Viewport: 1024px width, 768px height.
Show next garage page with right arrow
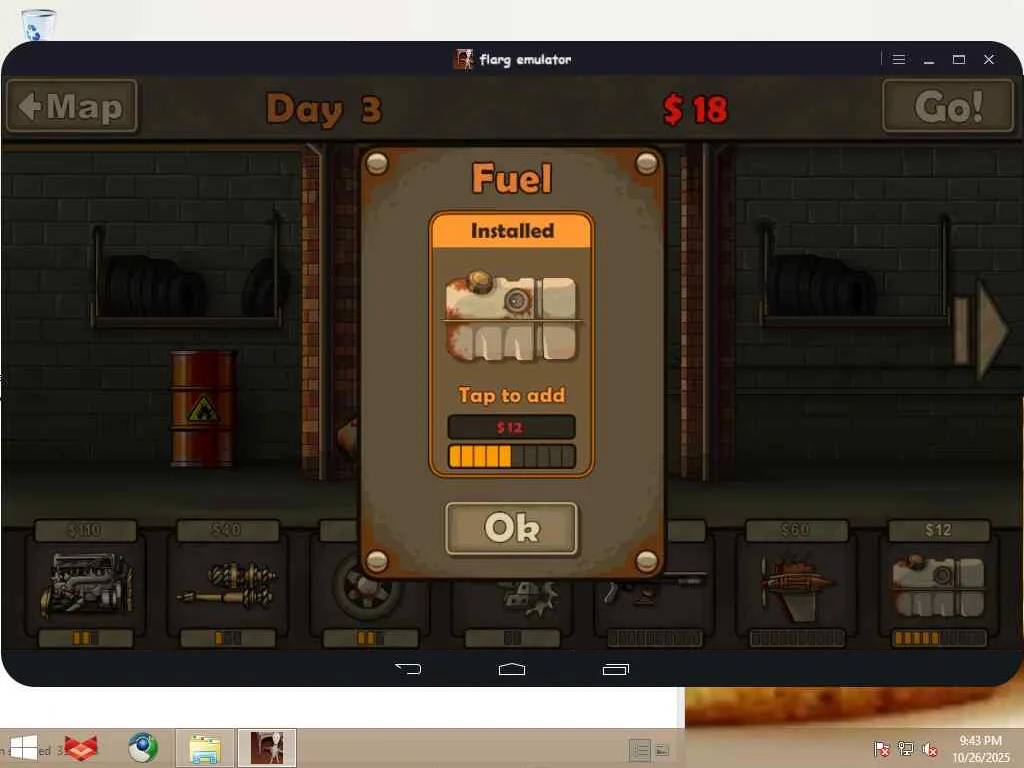click(x=984, y=330)
